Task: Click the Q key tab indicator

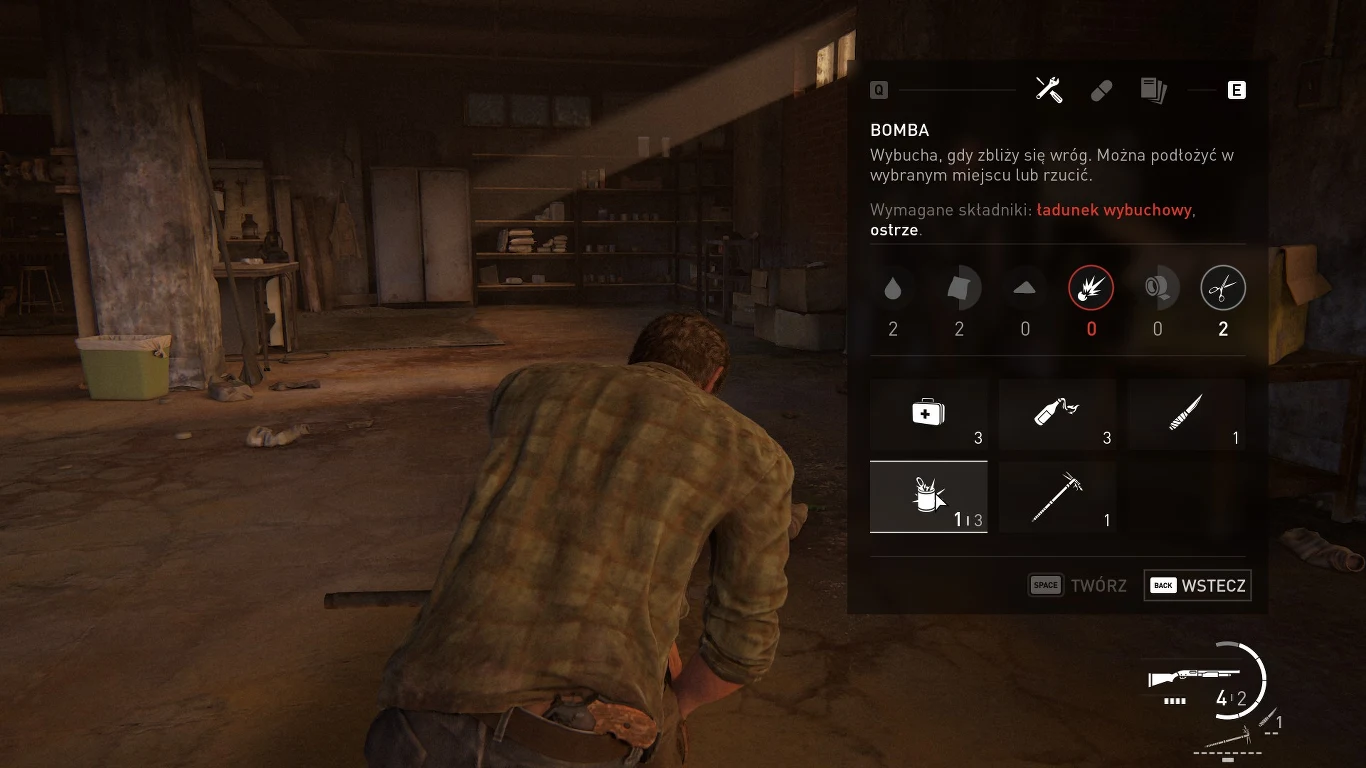Action: coord(879,90)
